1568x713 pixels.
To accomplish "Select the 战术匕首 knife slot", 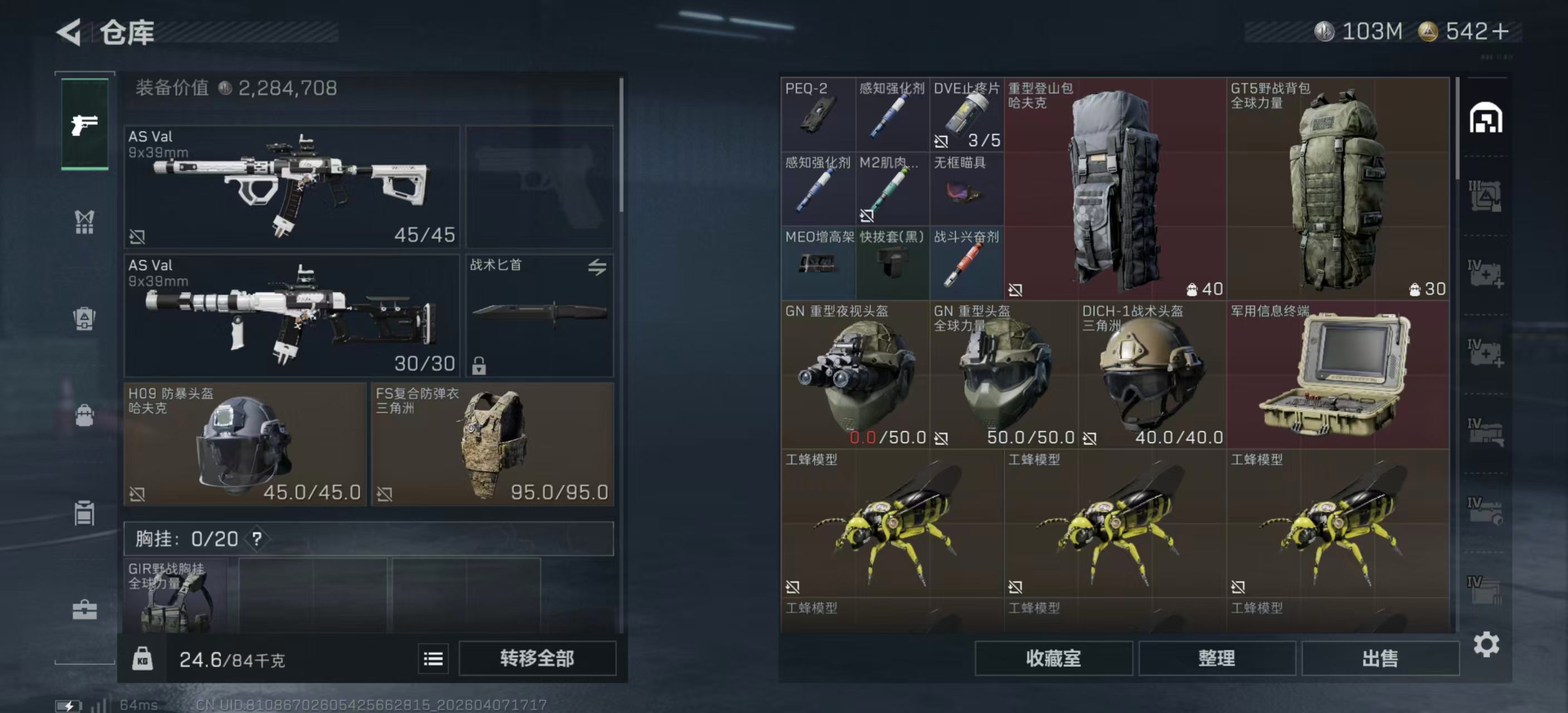I will tap(540, 315).
